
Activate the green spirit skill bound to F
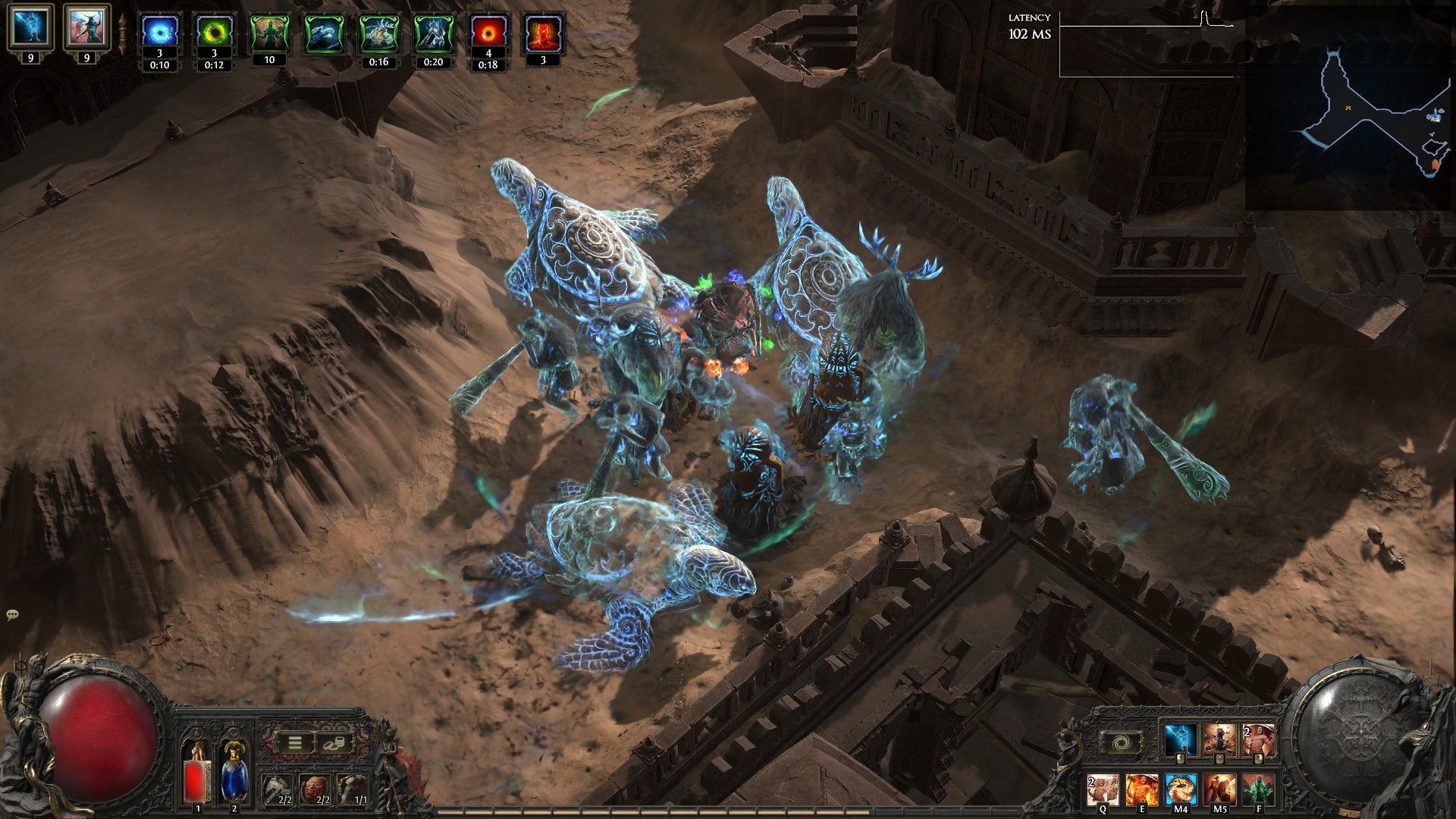pos(1258,789)
